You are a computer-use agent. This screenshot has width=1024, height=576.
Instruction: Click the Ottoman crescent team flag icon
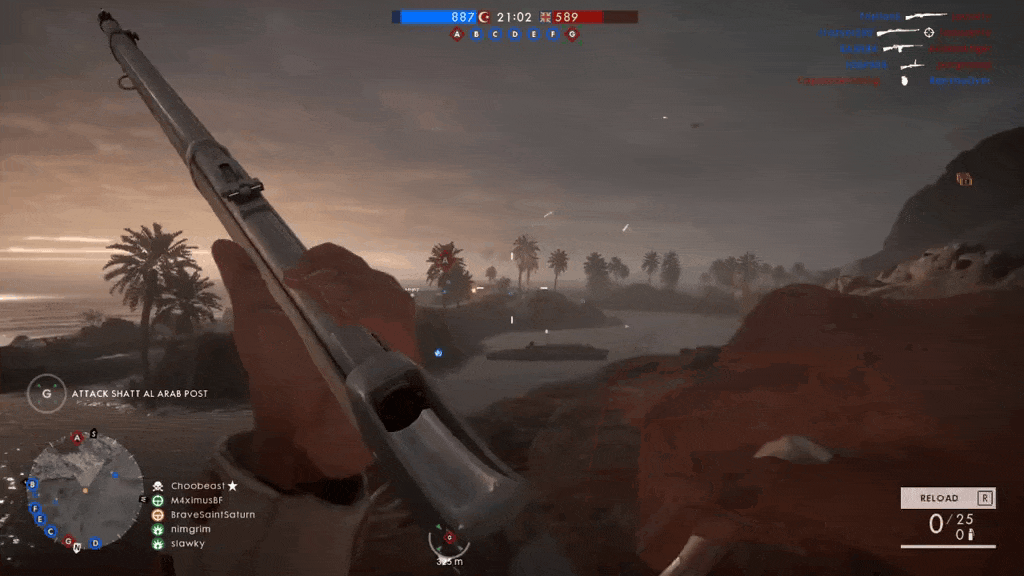pyautogui.click(x=485, y=17)
